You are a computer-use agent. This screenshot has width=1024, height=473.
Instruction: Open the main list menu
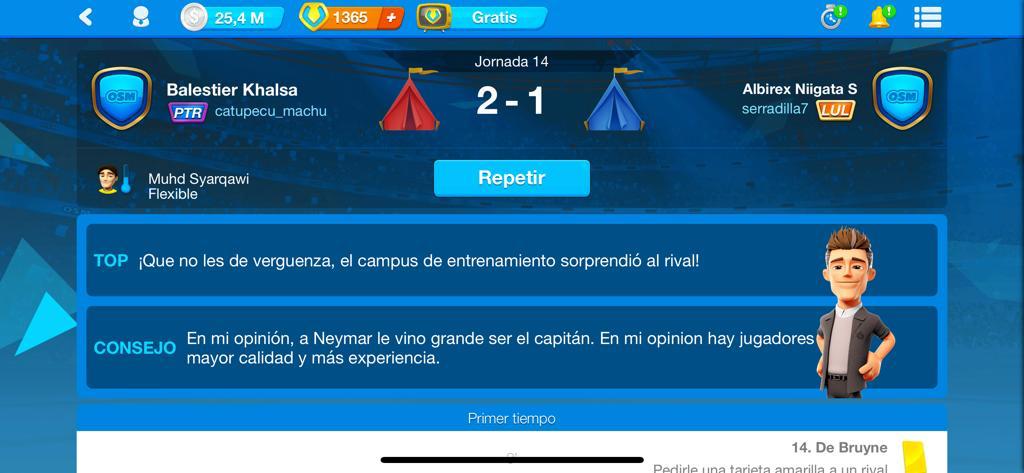point(927,17)
